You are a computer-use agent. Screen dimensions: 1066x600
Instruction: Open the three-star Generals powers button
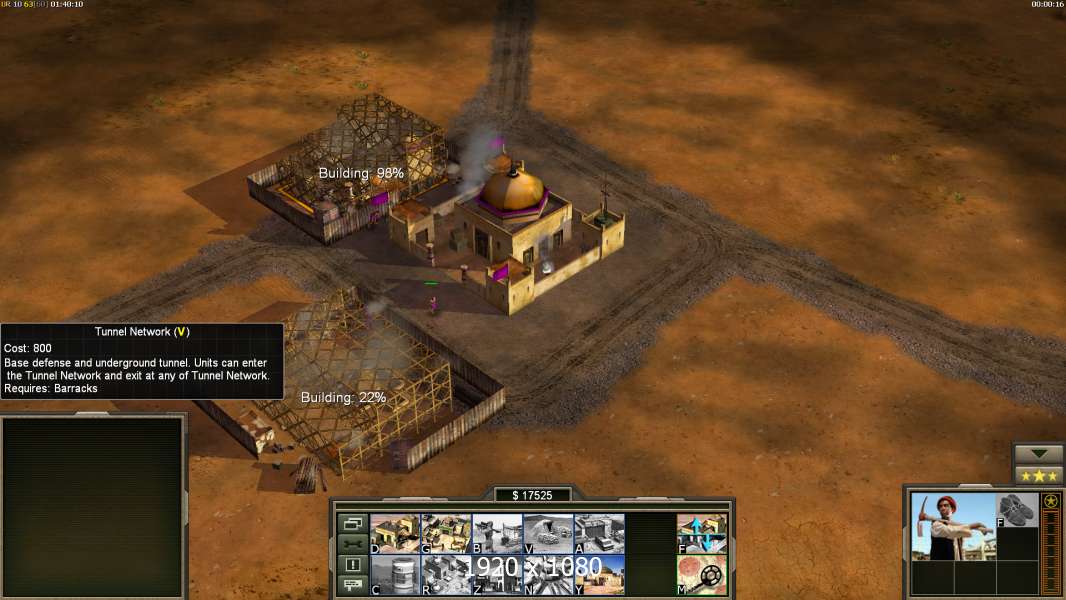(1038, 475)
